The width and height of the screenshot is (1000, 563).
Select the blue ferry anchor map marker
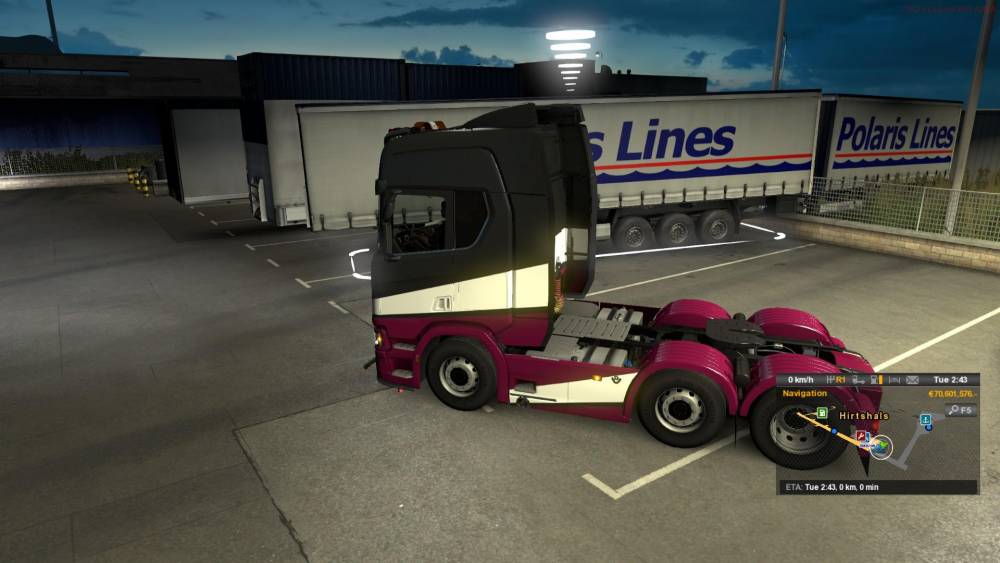pyautogui.click(x=926, y=420)
